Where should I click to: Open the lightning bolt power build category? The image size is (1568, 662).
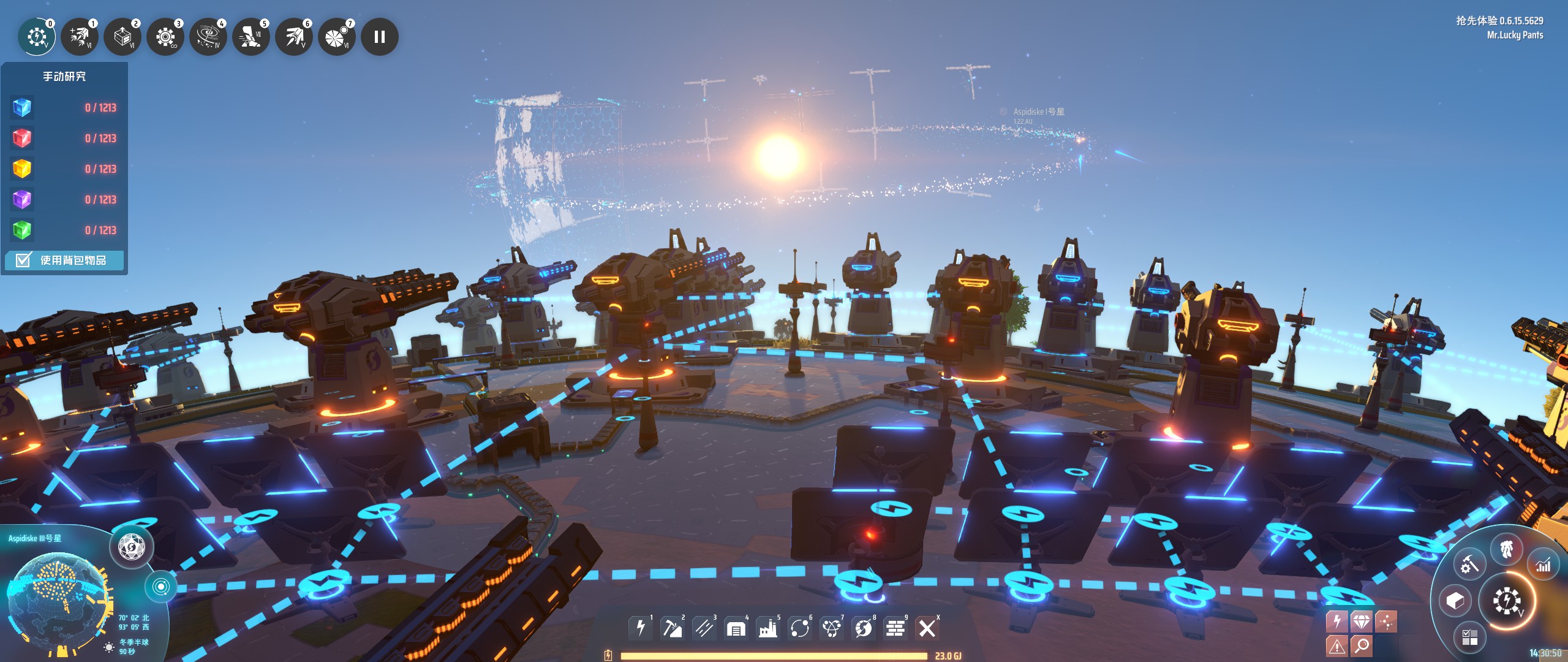[641, 628]
